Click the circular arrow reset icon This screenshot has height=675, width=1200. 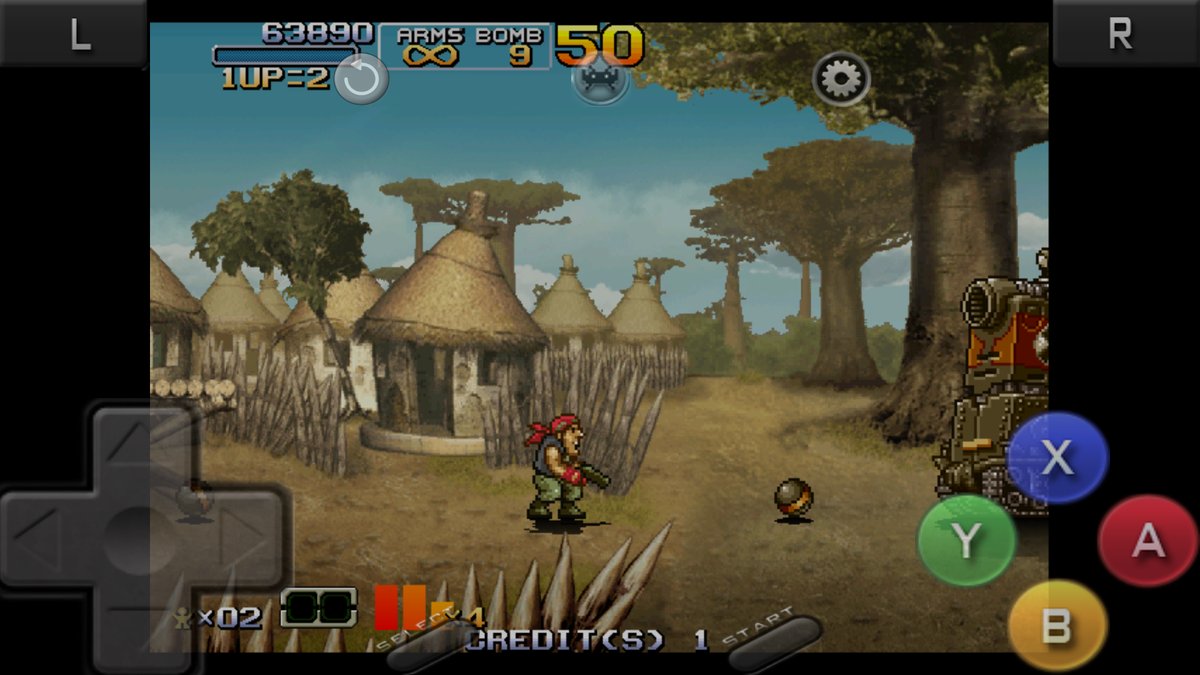click(360, 79)
